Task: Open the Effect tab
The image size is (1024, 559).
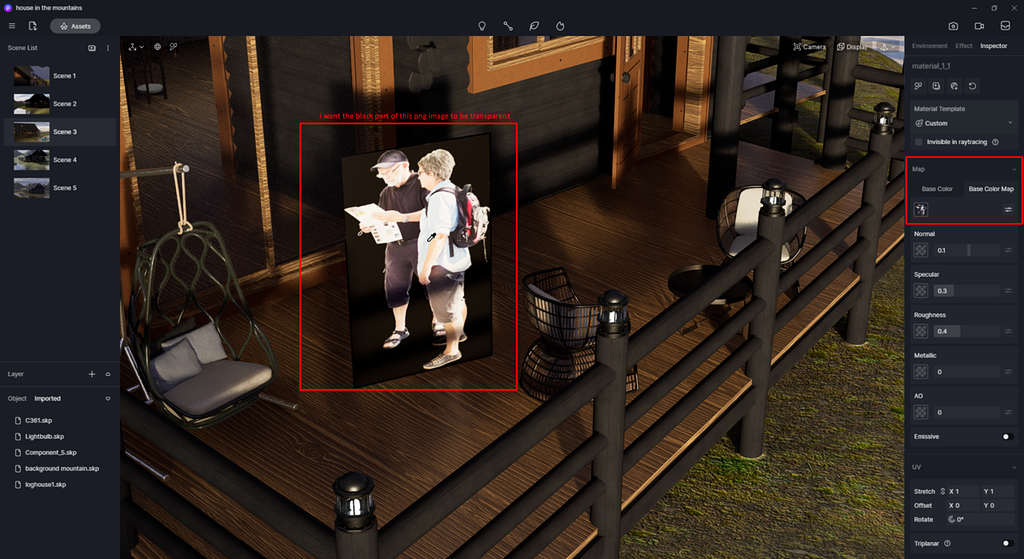Action: (x=963, y=46)
